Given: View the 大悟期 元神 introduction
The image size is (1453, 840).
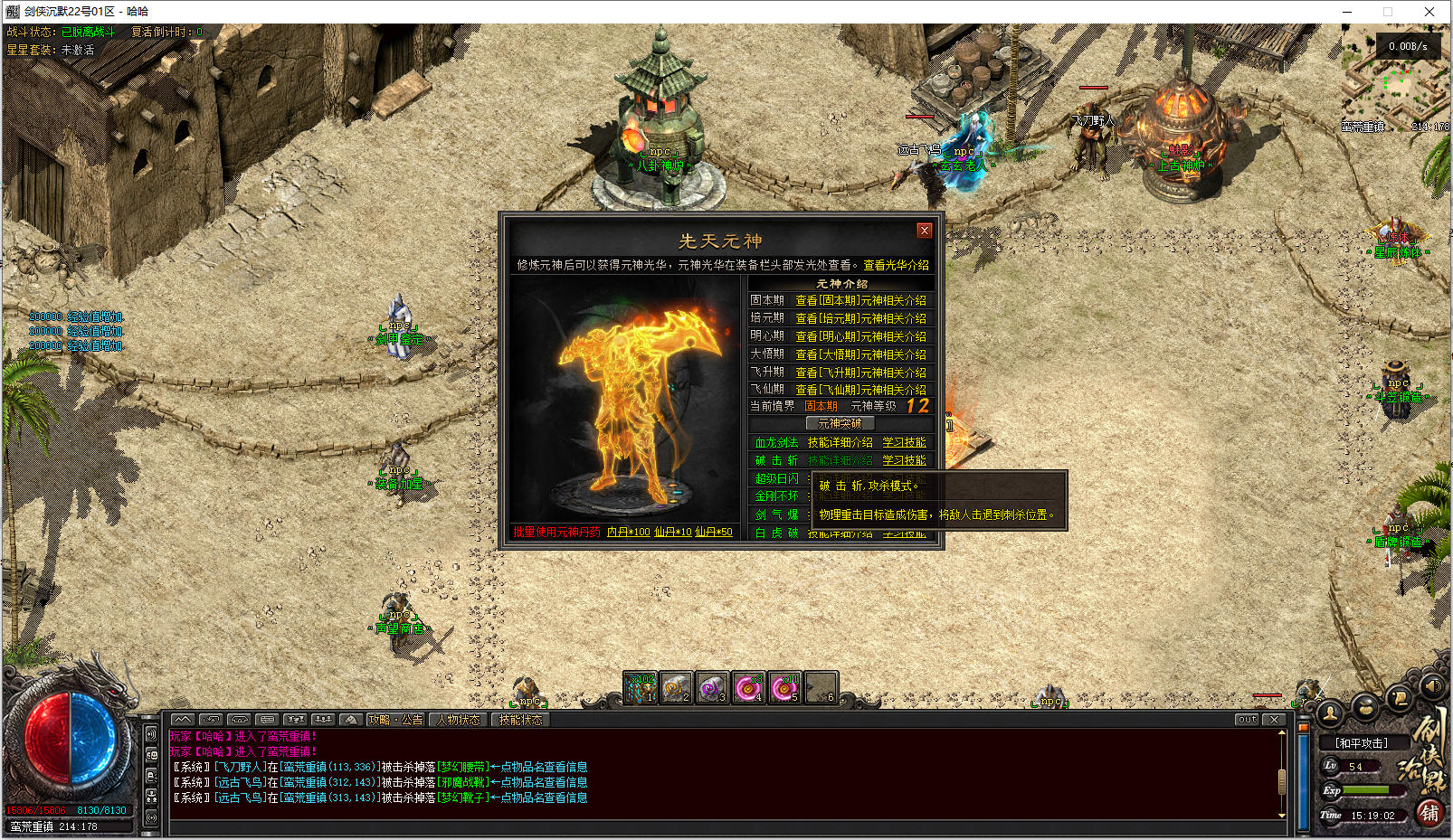Looking at the screenshot, I should 859,354.
